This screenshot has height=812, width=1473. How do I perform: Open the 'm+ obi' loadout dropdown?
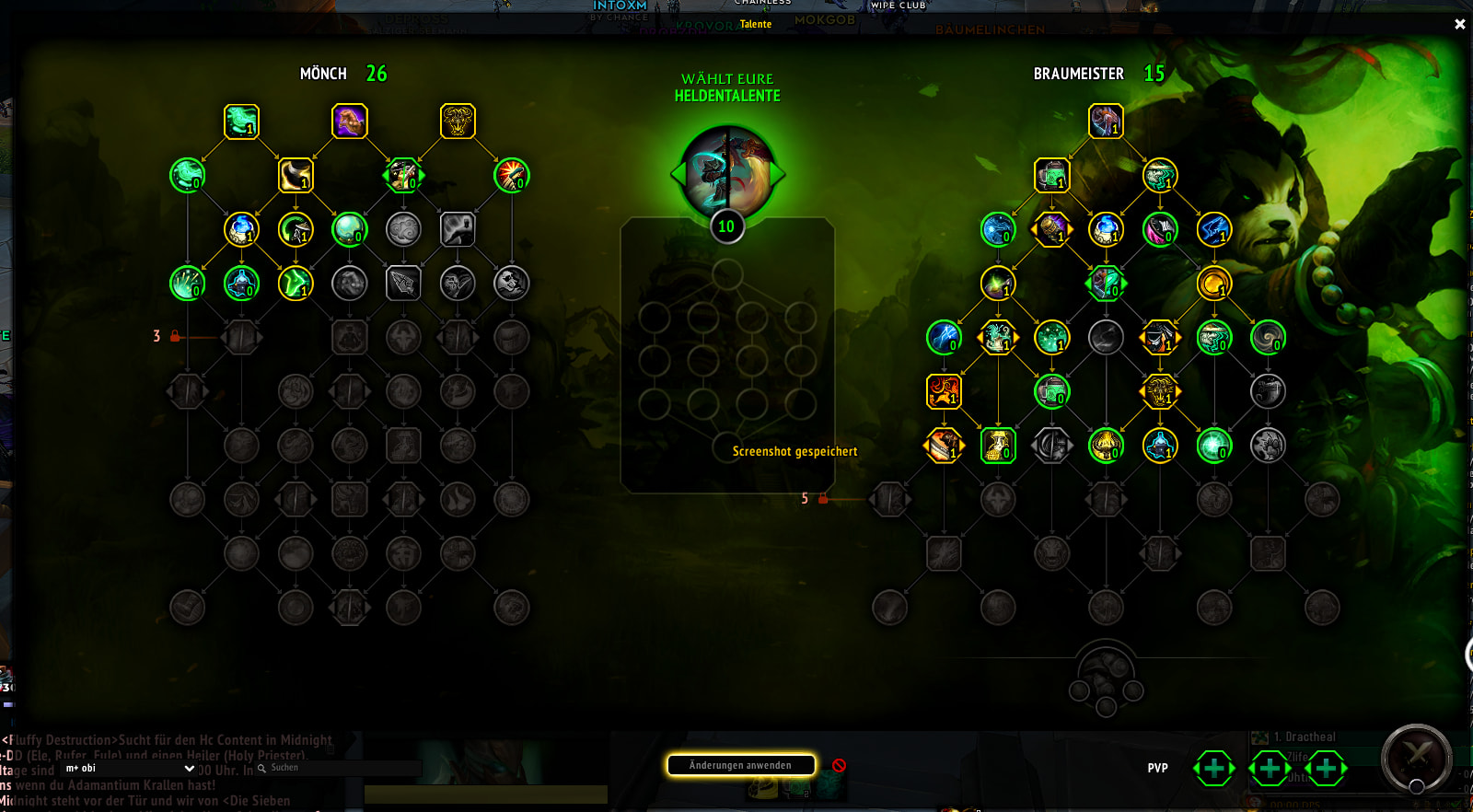coord(130,768)
